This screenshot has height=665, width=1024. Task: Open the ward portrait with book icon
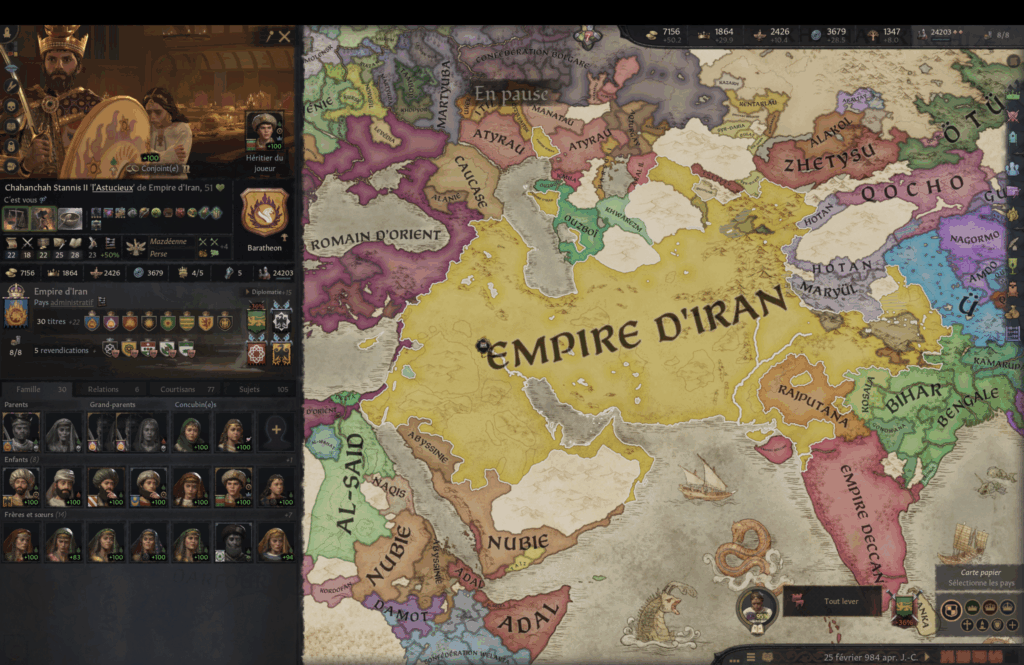[757, 607]
